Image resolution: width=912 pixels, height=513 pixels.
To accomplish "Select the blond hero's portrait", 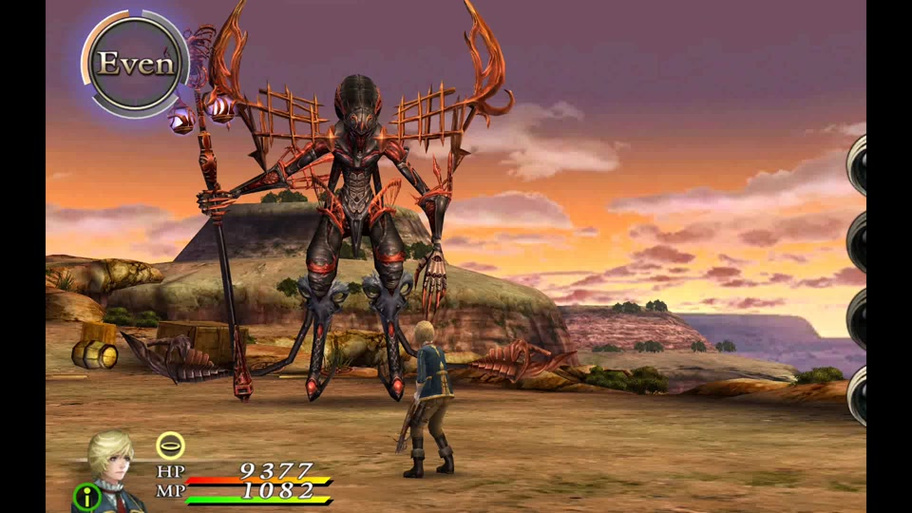I will [x=112, y=463].
